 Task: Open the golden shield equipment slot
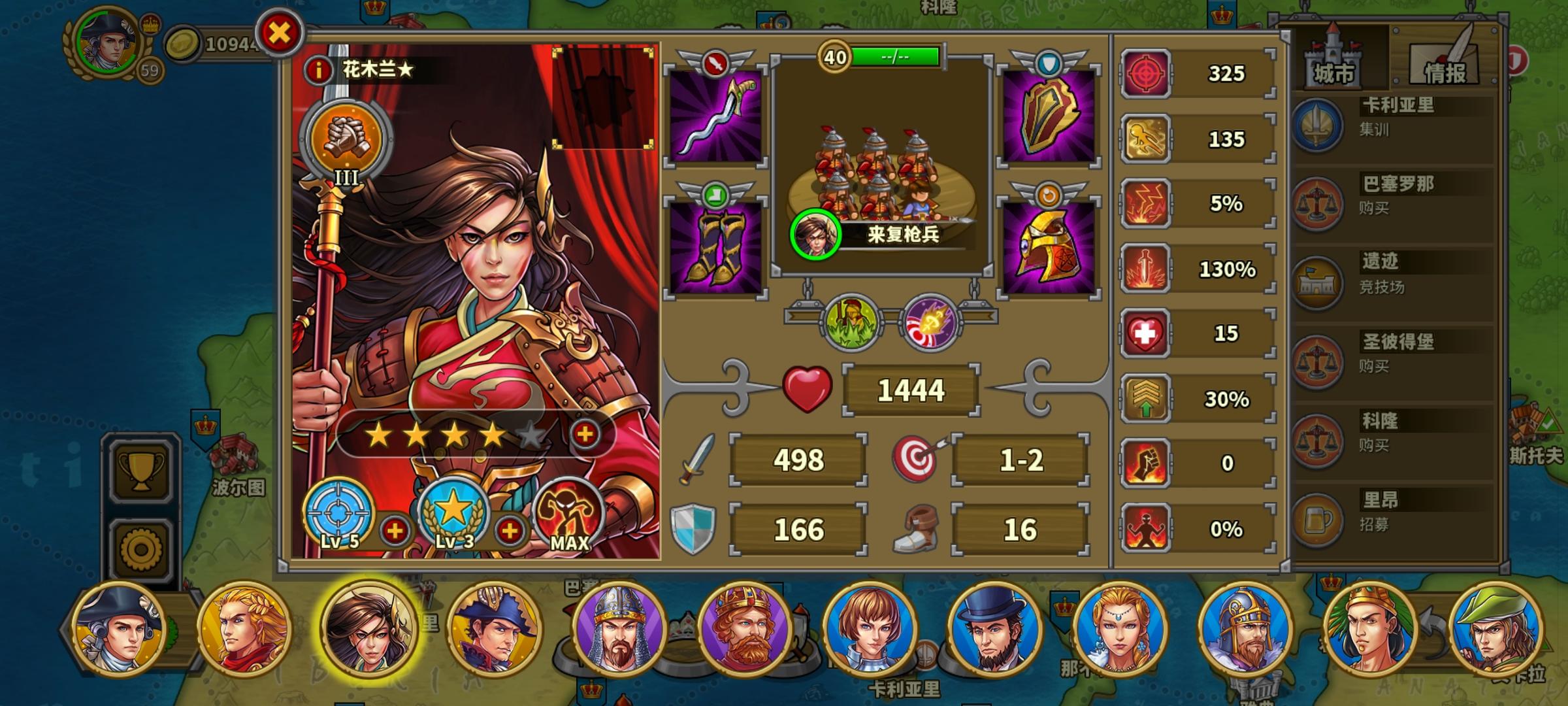click(1049, 118)
